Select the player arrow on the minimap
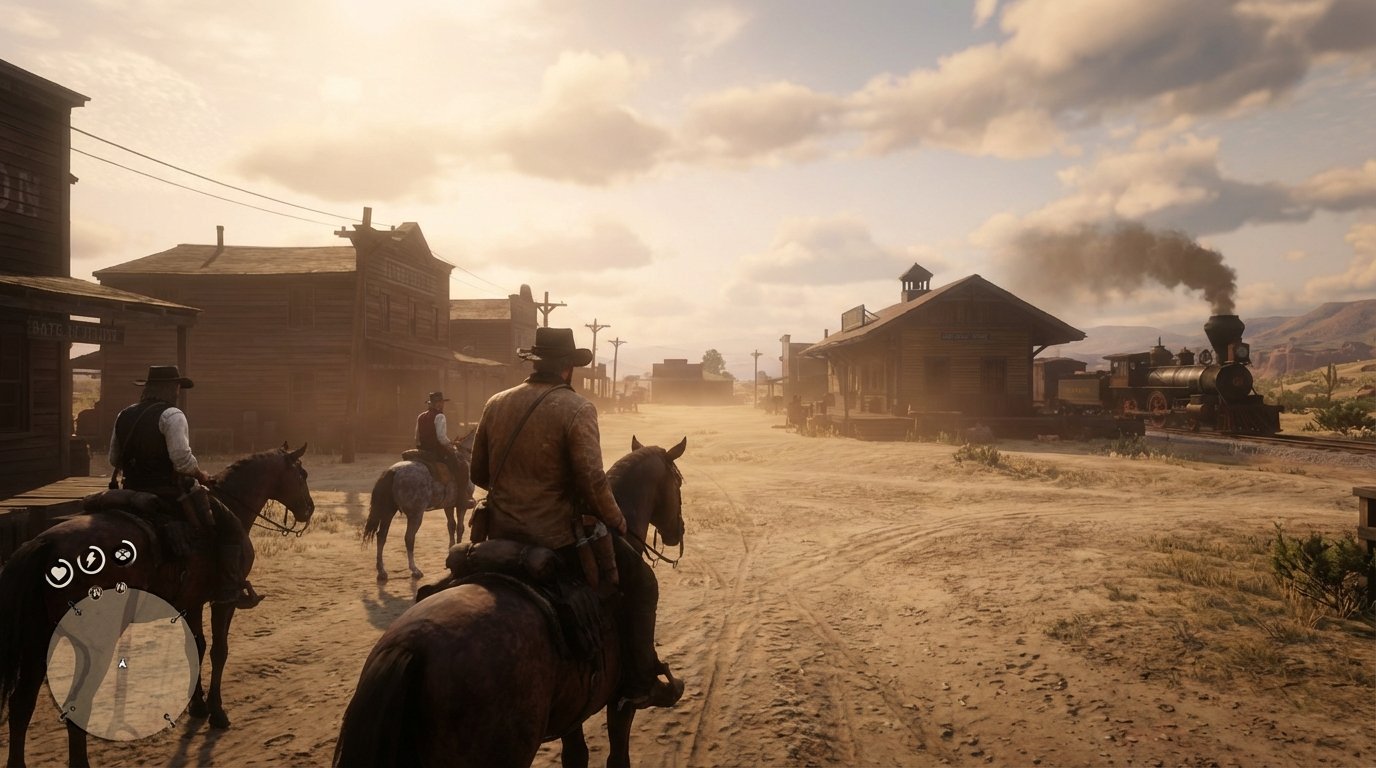1376x768 pixels. (122, 663)
